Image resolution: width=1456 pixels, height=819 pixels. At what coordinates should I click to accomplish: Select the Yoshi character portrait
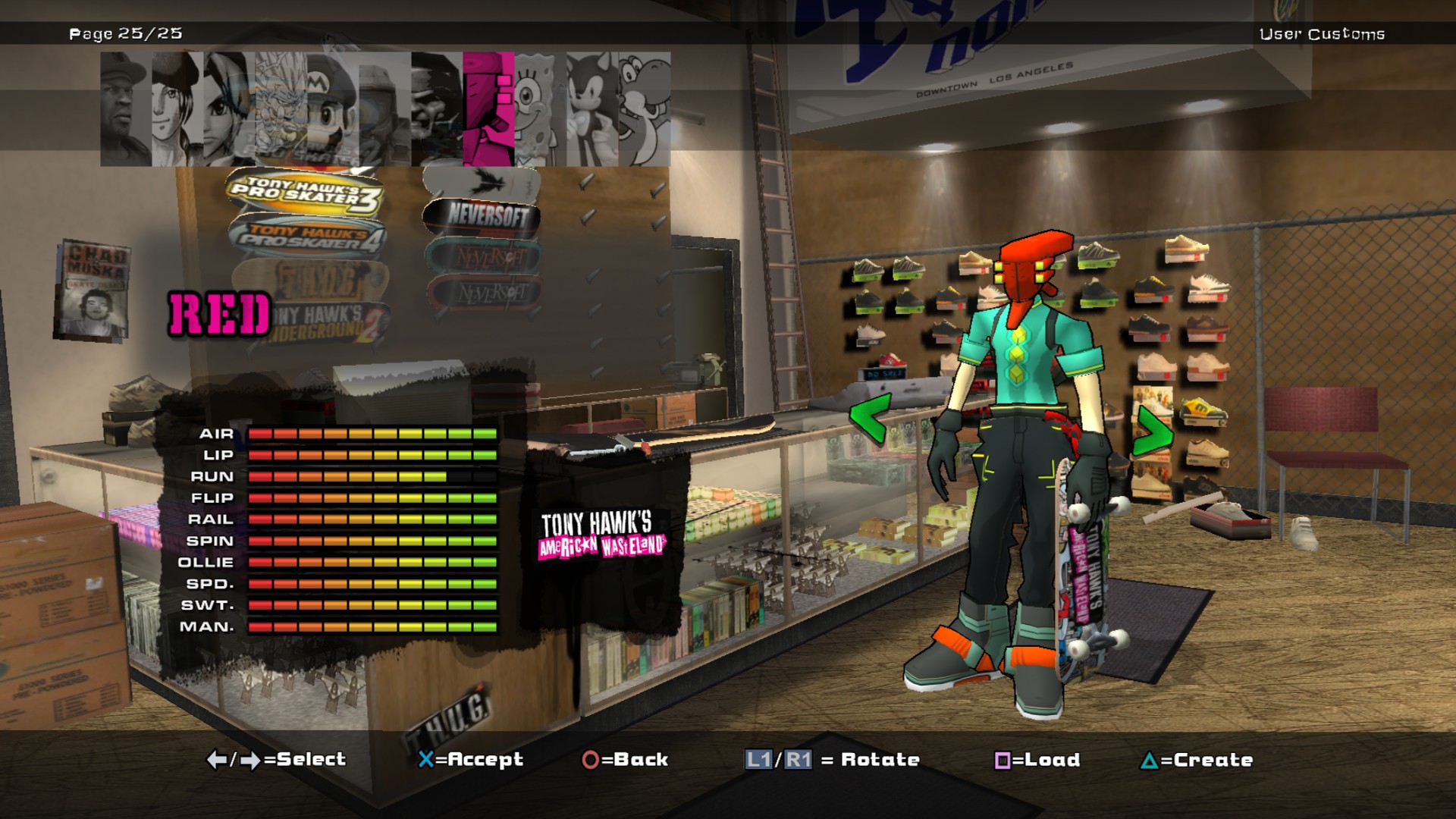pos(645,110)
